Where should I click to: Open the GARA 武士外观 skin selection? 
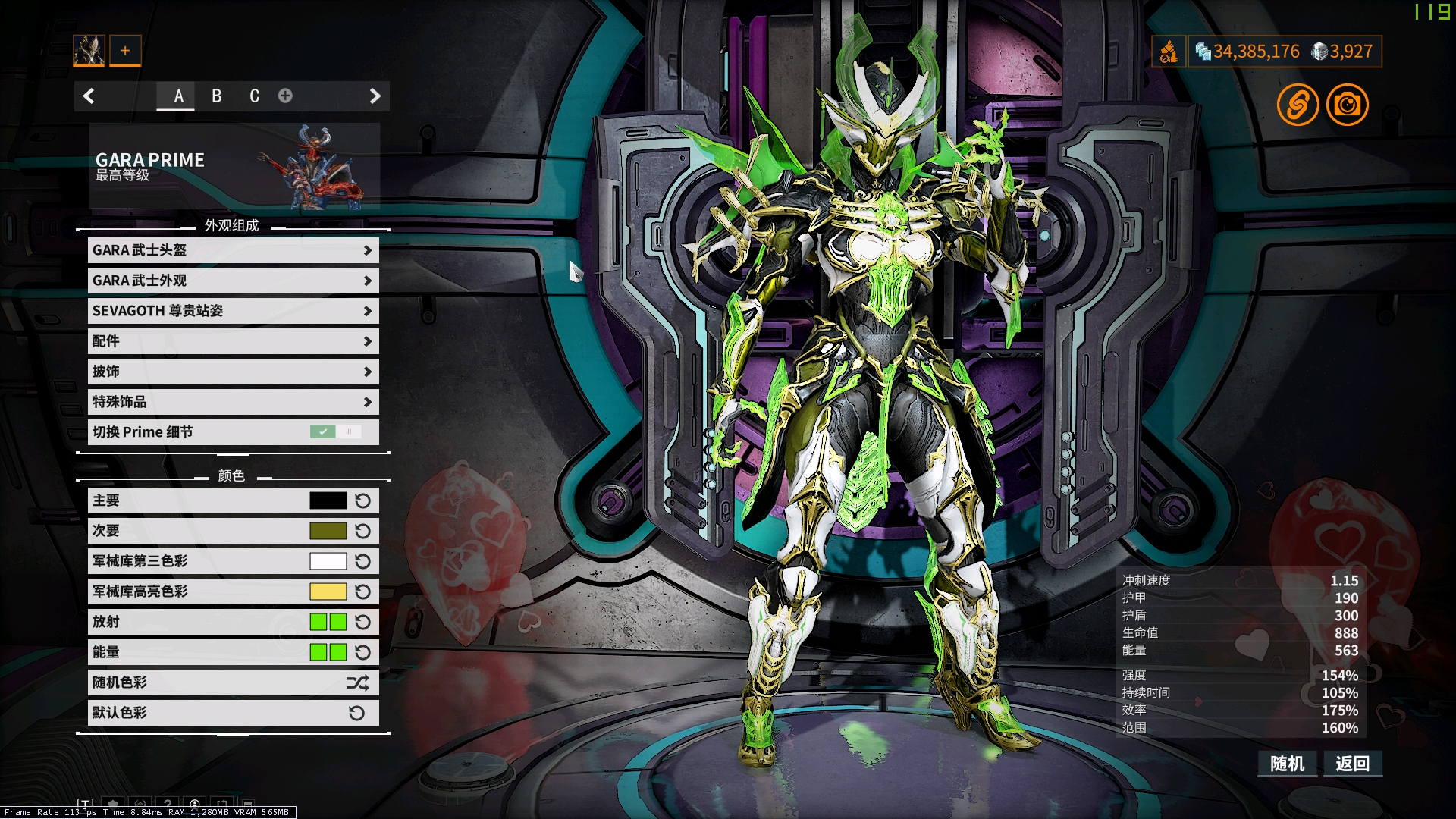[233, 281]
